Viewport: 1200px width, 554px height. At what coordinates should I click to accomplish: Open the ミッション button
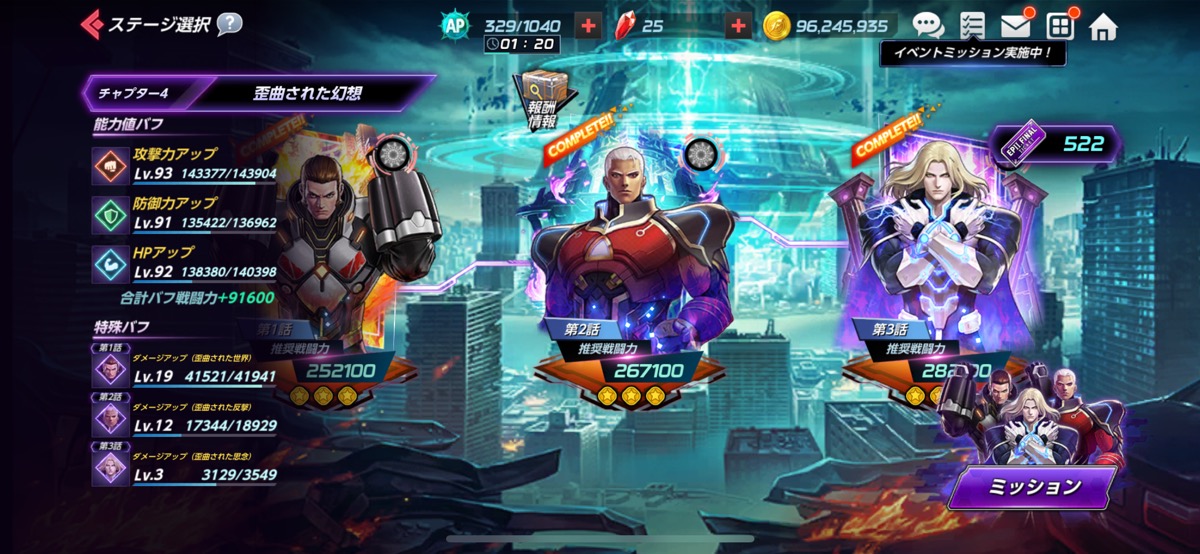(1031, 488)
